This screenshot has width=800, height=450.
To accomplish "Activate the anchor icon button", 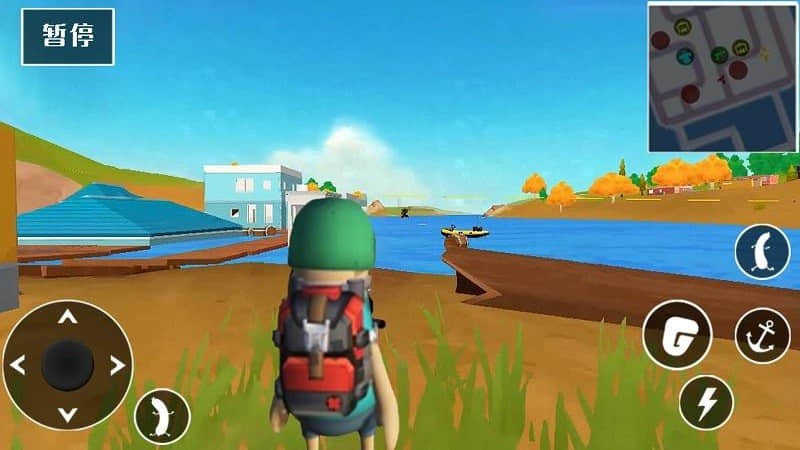I will click(762, 335).
